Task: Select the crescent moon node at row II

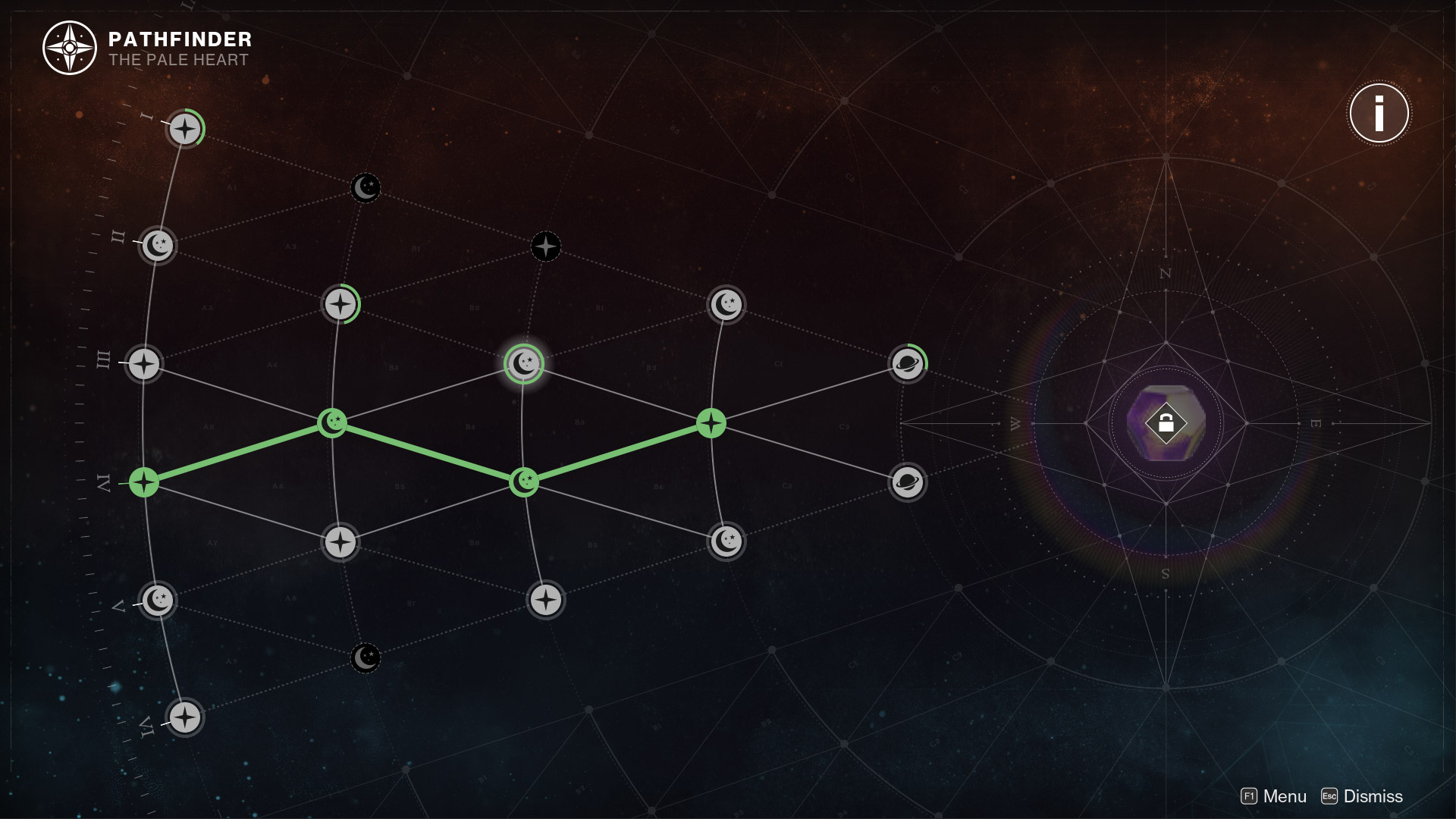Action: (x=157, y=245)
